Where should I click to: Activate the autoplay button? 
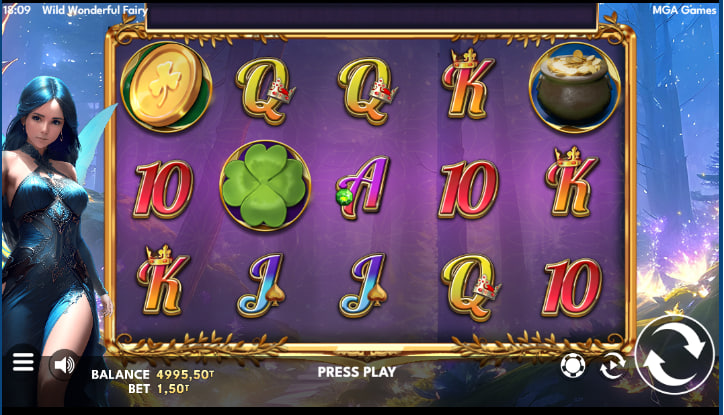[612, 366]
